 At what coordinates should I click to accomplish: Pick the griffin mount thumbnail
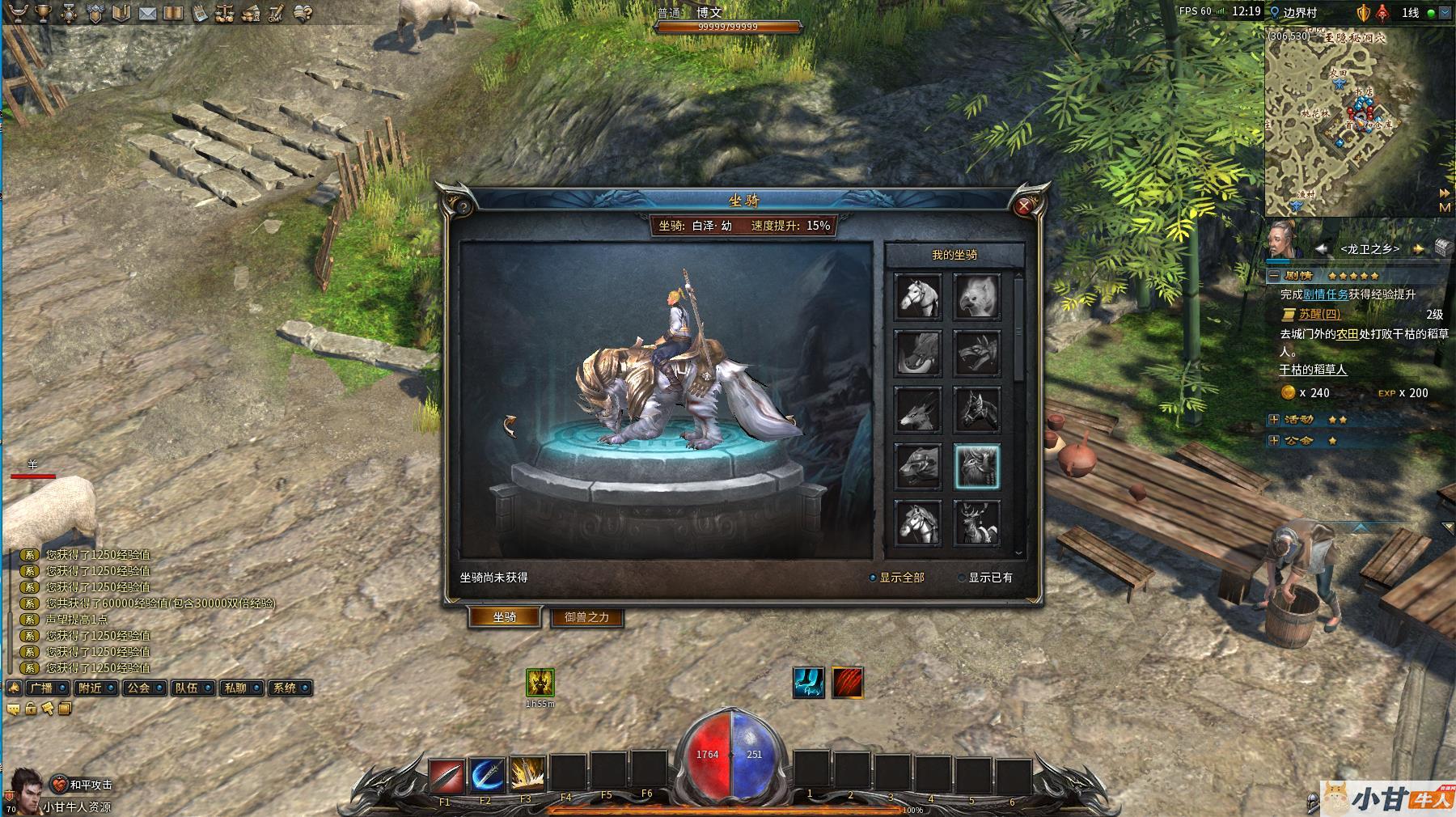977,296
